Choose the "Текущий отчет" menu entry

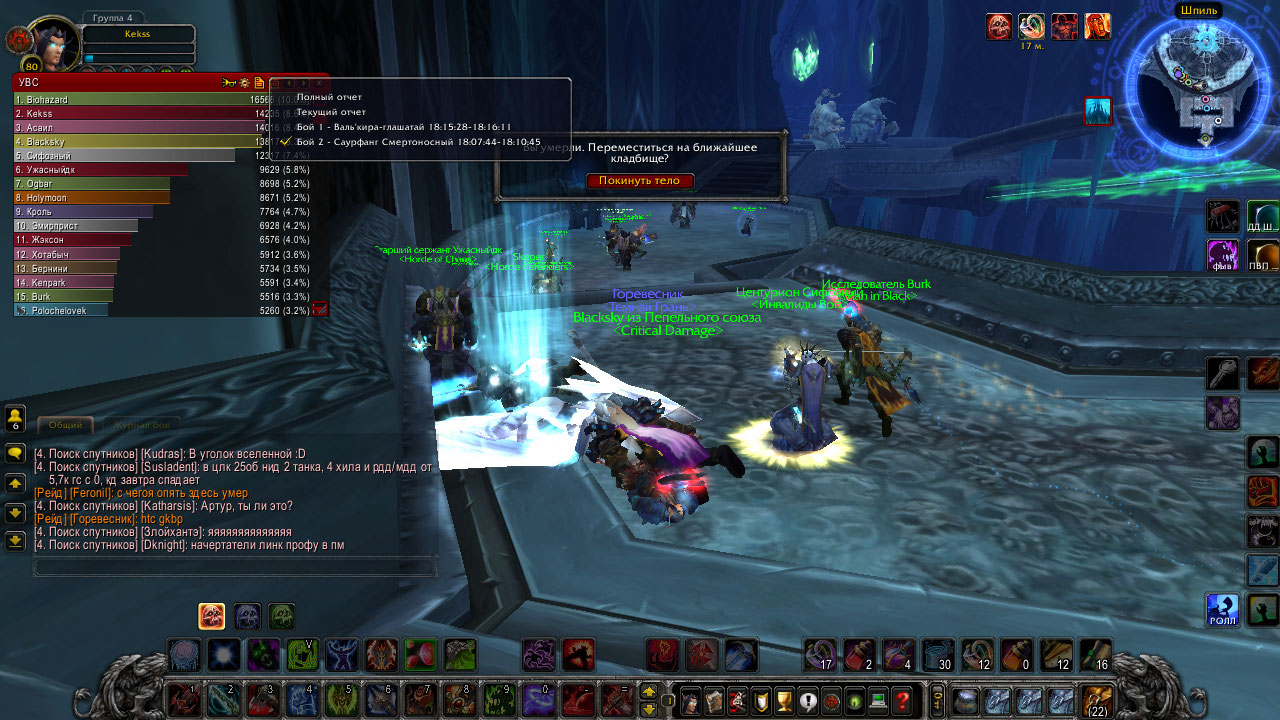coord(331,112)
